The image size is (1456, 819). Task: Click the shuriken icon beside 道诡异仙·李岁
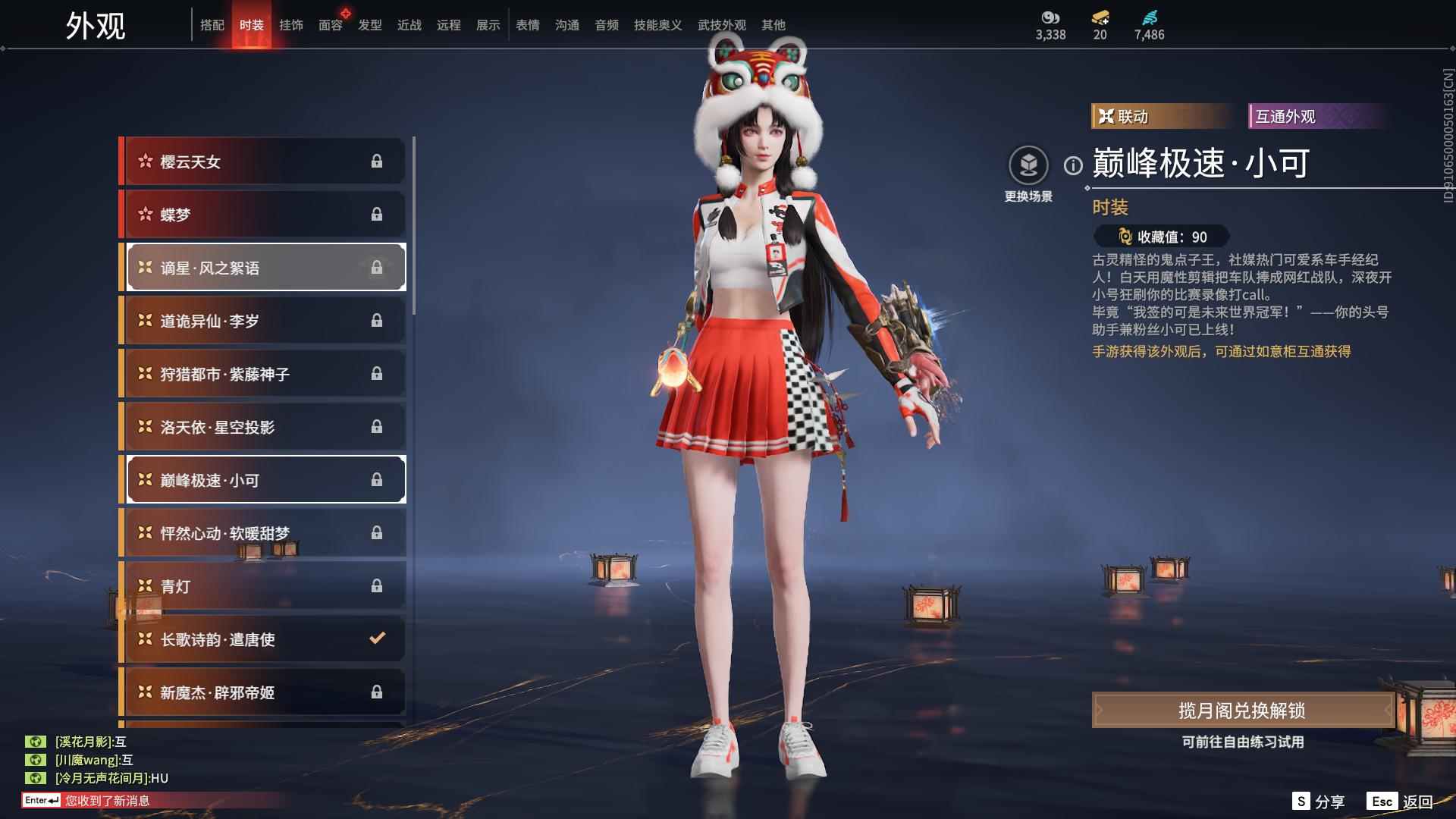[x=143, y=320]
